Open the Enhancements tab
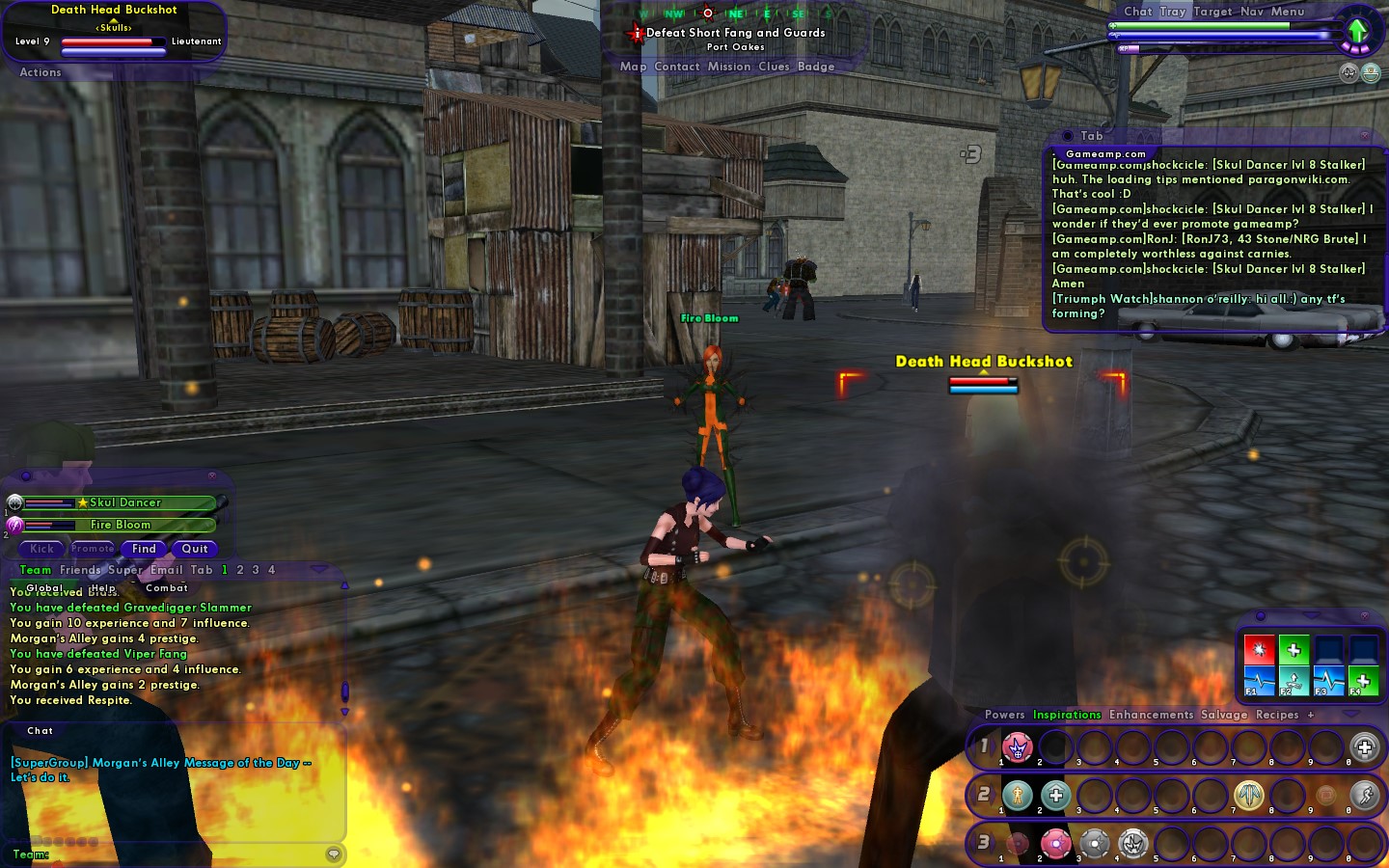The height and width of the screenshot is (868, 1389). 1151,715
